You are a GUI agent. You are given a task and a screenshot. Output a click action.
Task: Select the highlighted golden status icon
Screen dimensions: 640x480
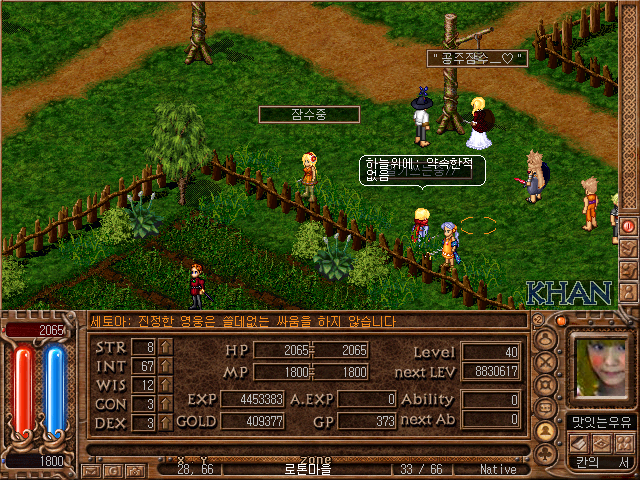coord(546,431)
